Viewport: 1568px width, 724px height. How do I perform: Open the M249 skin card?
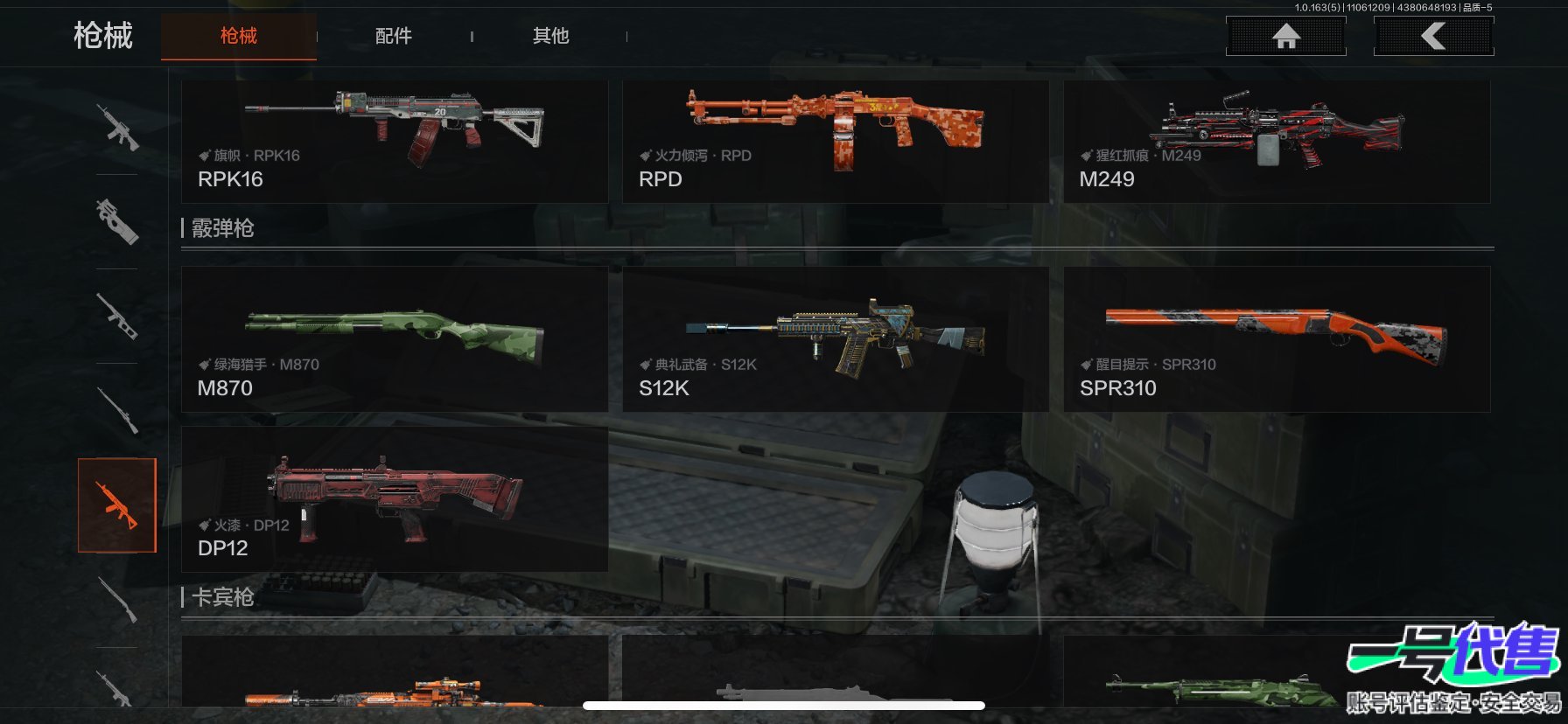pos(1276,142)
